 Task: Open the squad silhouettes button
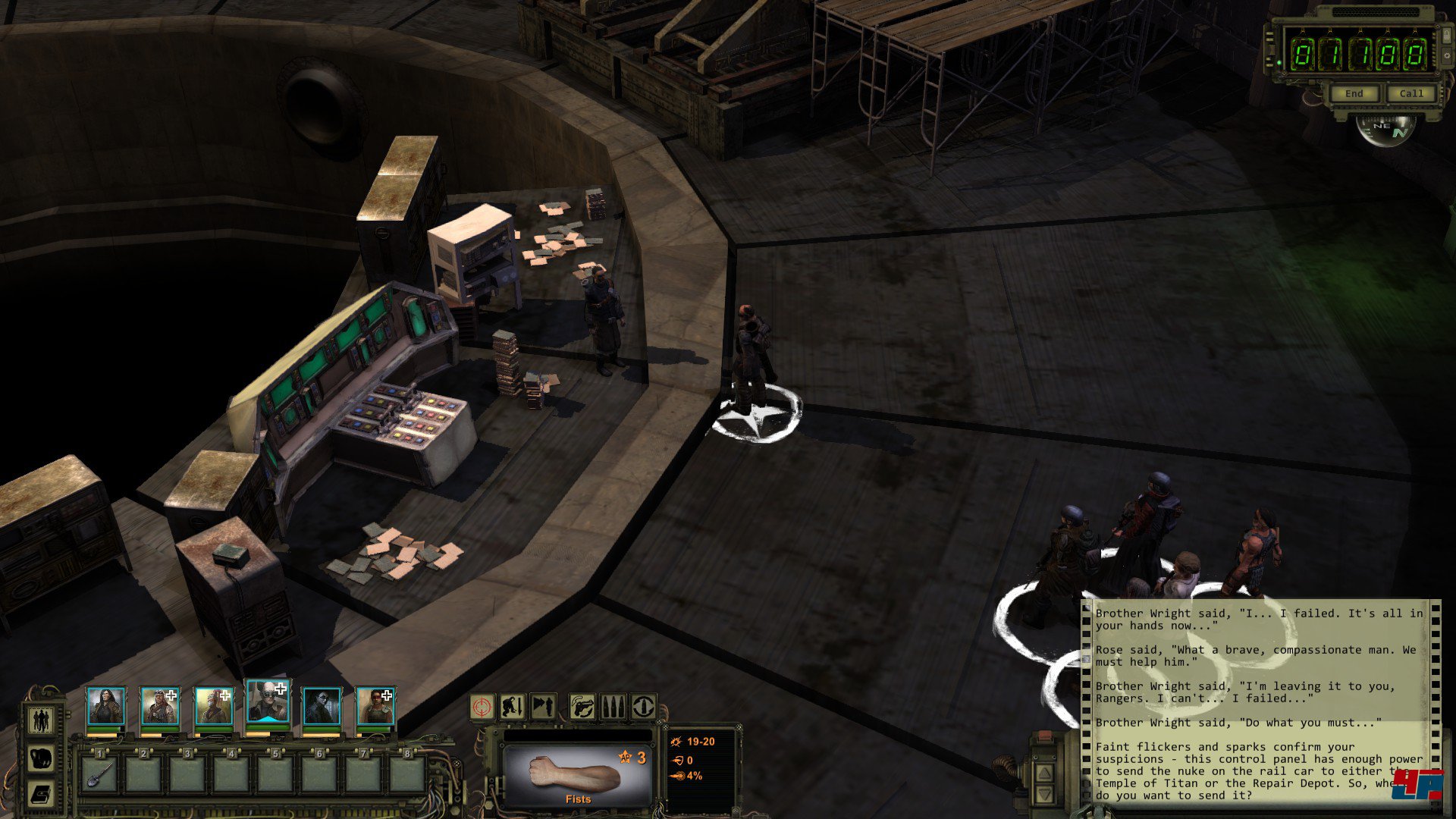click(41, 719)
